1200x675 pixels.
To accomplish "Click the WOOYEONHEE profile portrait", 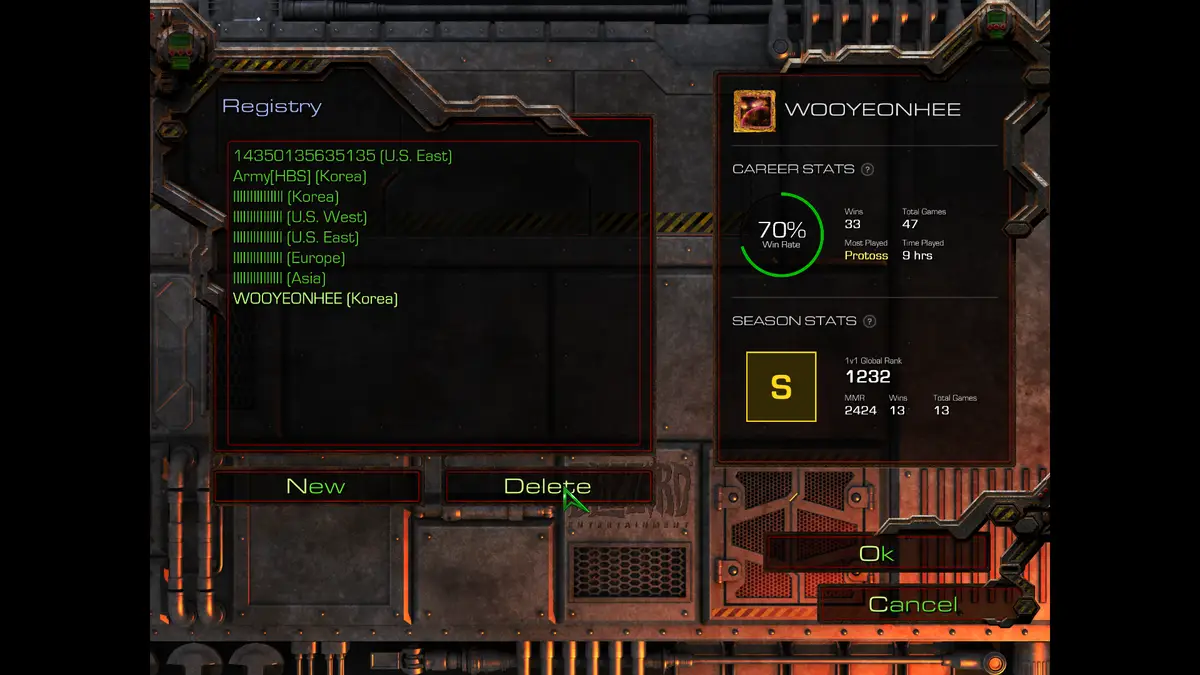I will pyautogui.click(x=754, y=111).
